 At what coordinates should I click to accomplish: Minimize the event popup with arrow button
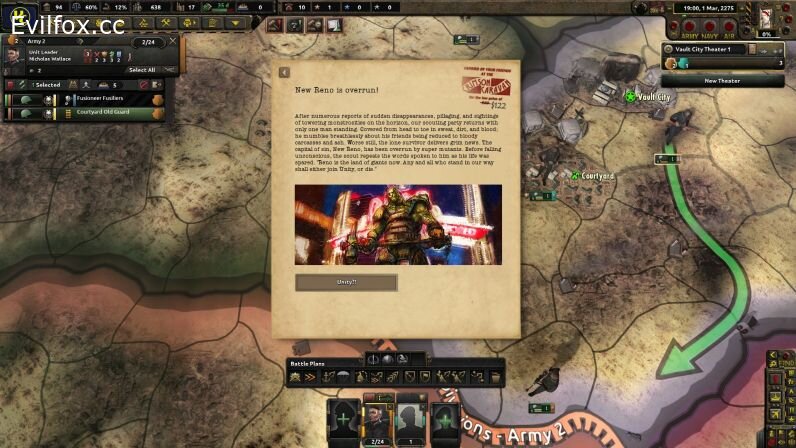pyautogui.click(x=285, y=72)
